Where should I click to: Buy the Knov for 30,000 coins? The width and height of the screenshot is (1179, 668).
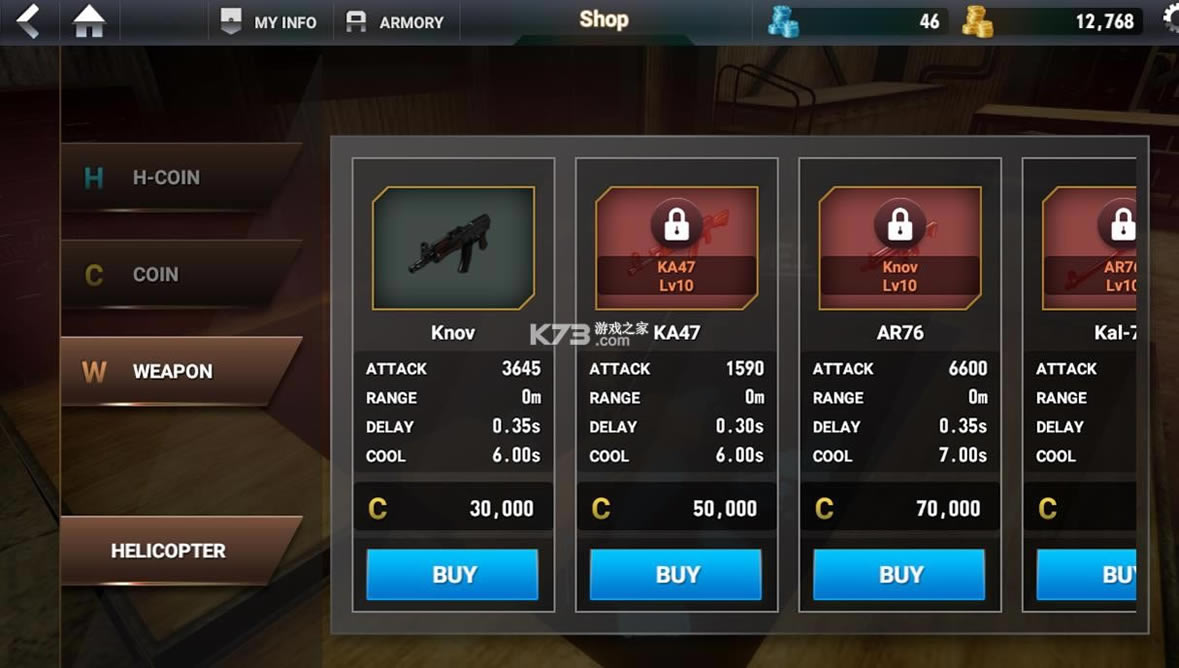pos(452,575)
